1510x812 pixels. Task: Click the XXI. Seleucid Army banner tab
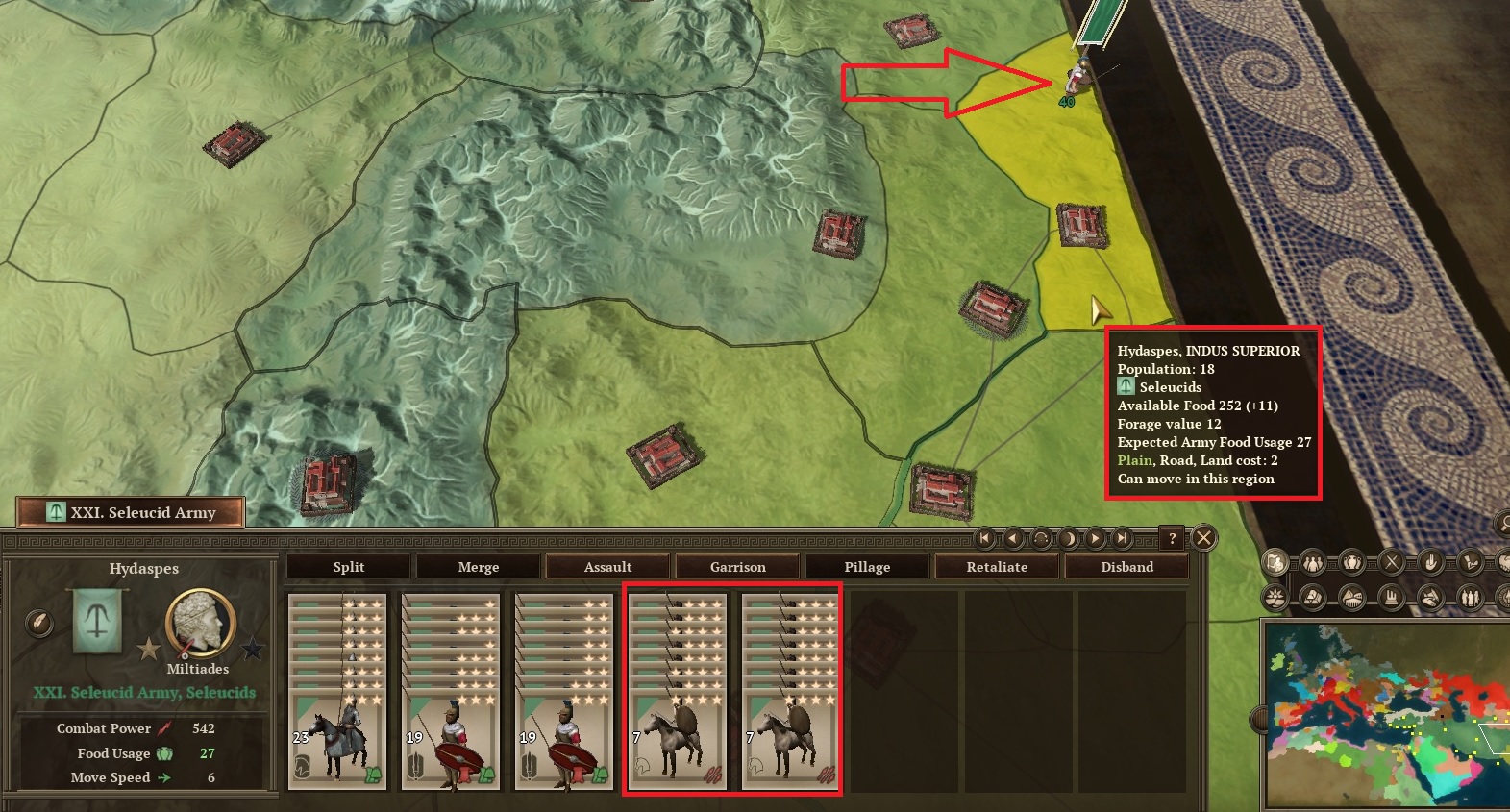[x=130, y=512]
